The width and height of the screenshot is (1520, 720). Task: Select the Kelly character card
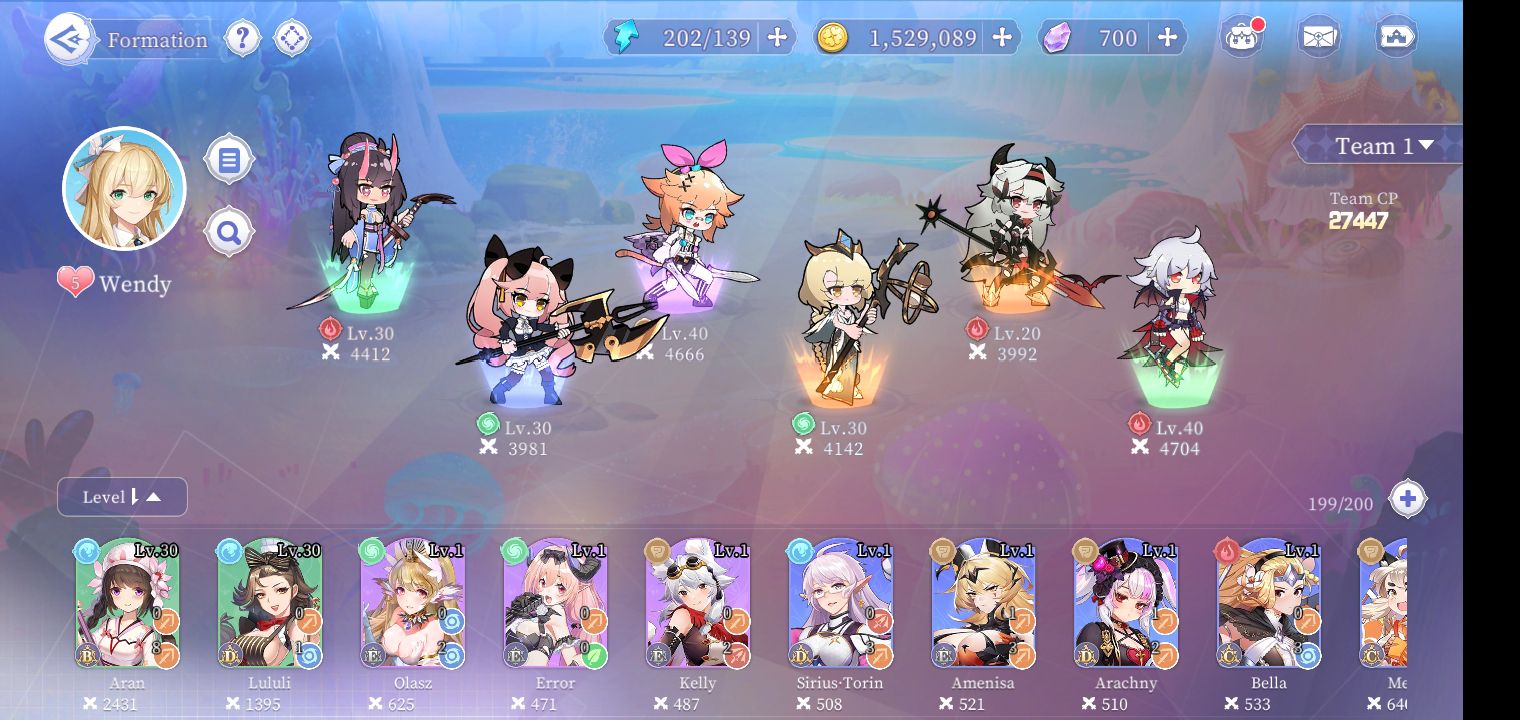pyautogui.click(x=698, y=604)
